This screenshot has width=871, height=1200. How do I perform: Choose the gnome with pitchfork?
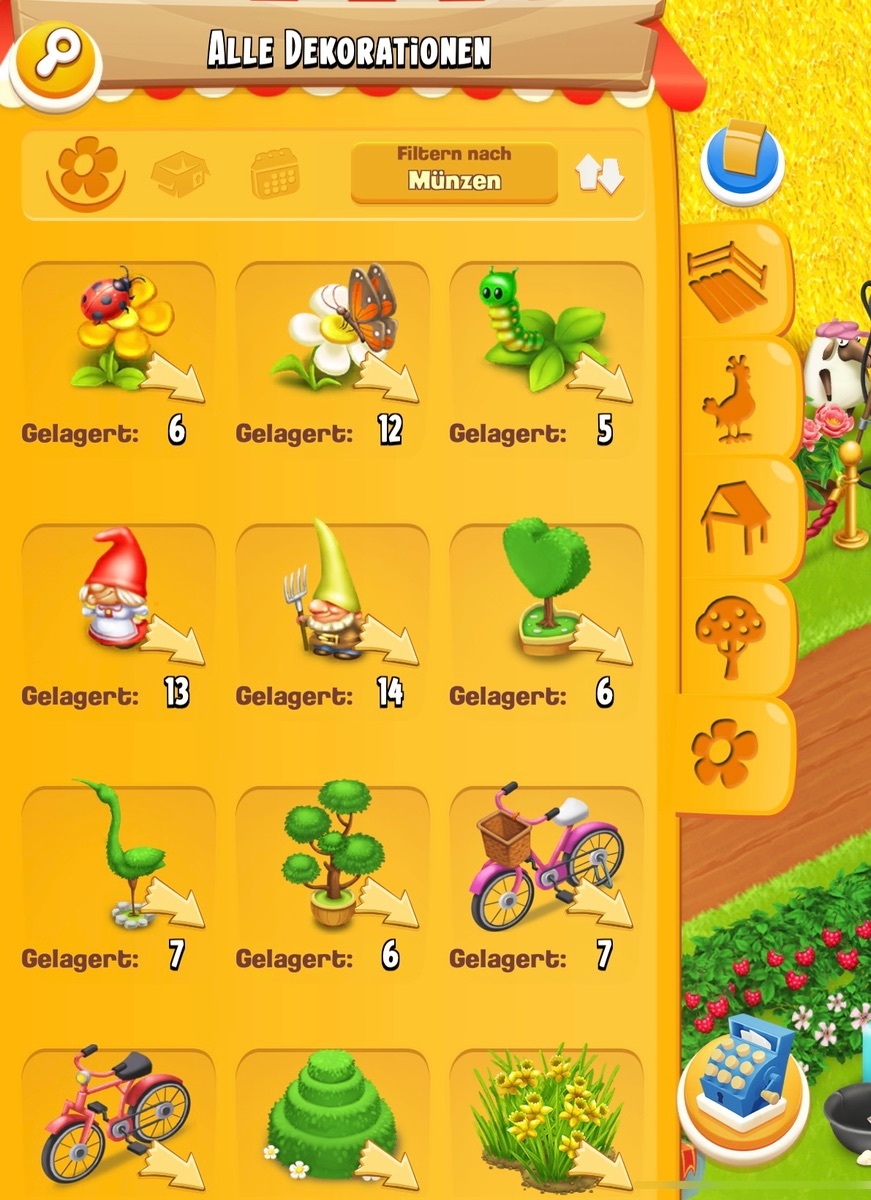pyautogui.click(x=332, y=592)
